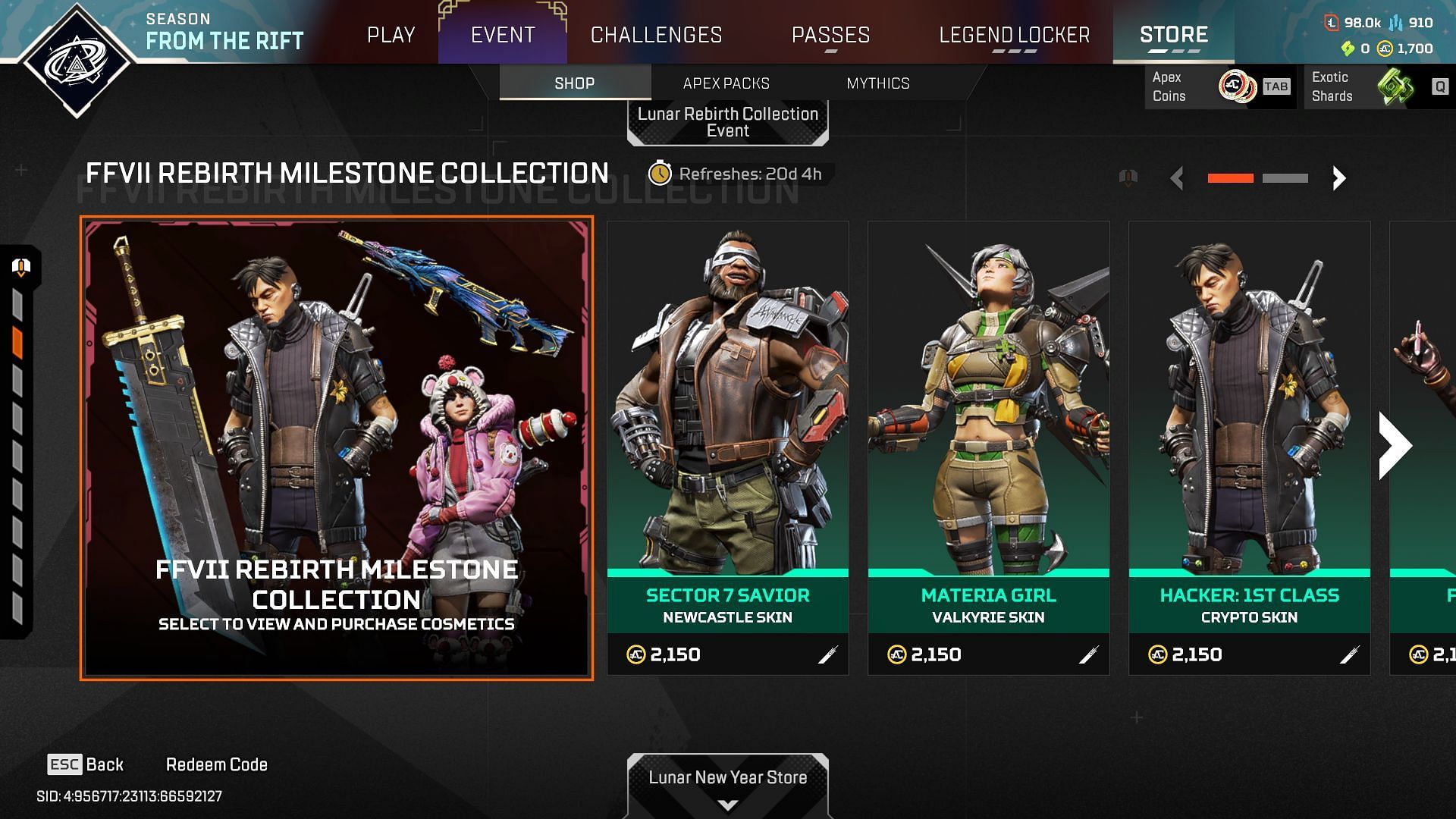The height and width of the screenshot is (819, 1456).
Task: Go to previous collection page arrow
Action: pos(1177,178)
